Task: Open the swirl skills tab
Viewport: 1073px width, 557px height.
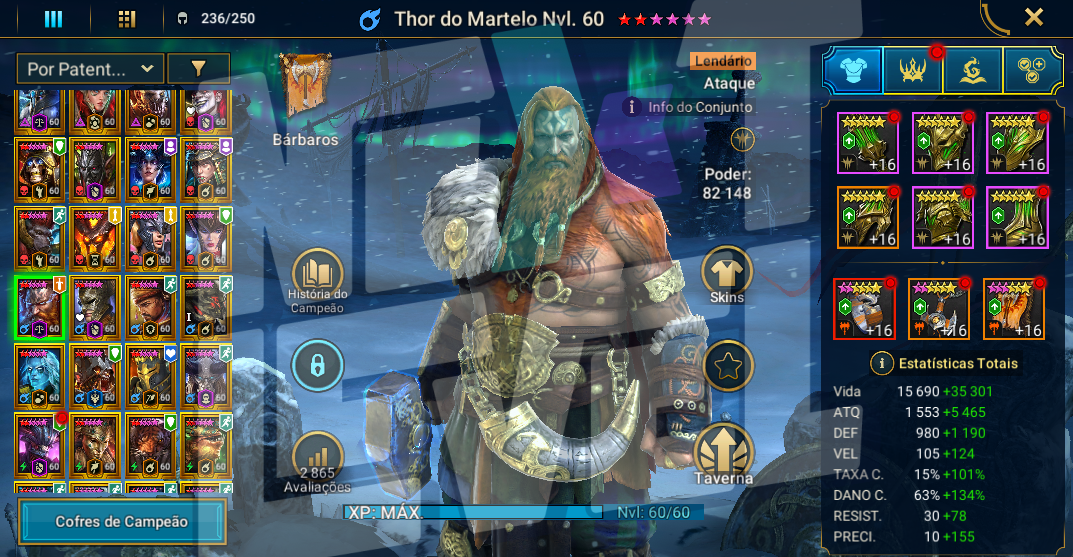Action: 973,70
